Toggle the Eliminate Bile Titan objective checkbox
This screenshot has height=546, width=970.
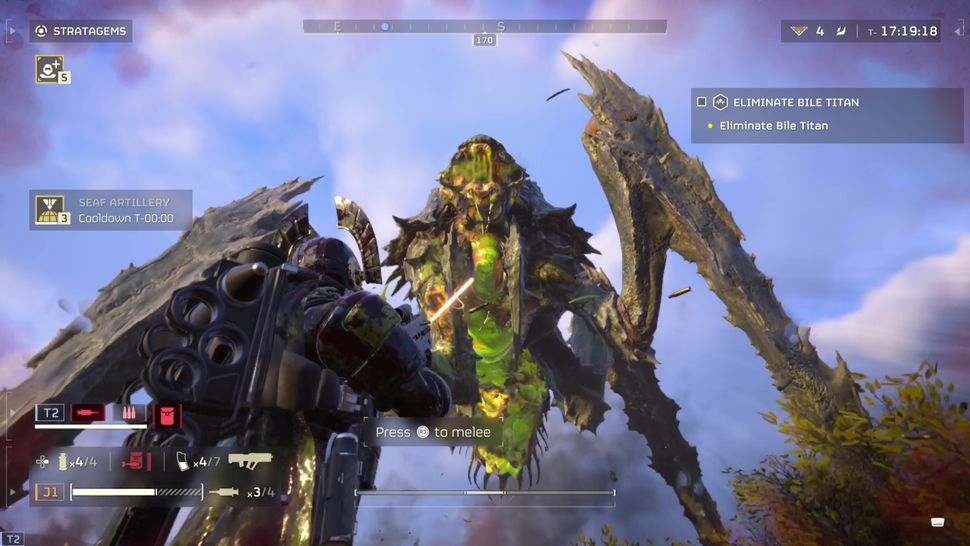[702, 102]
